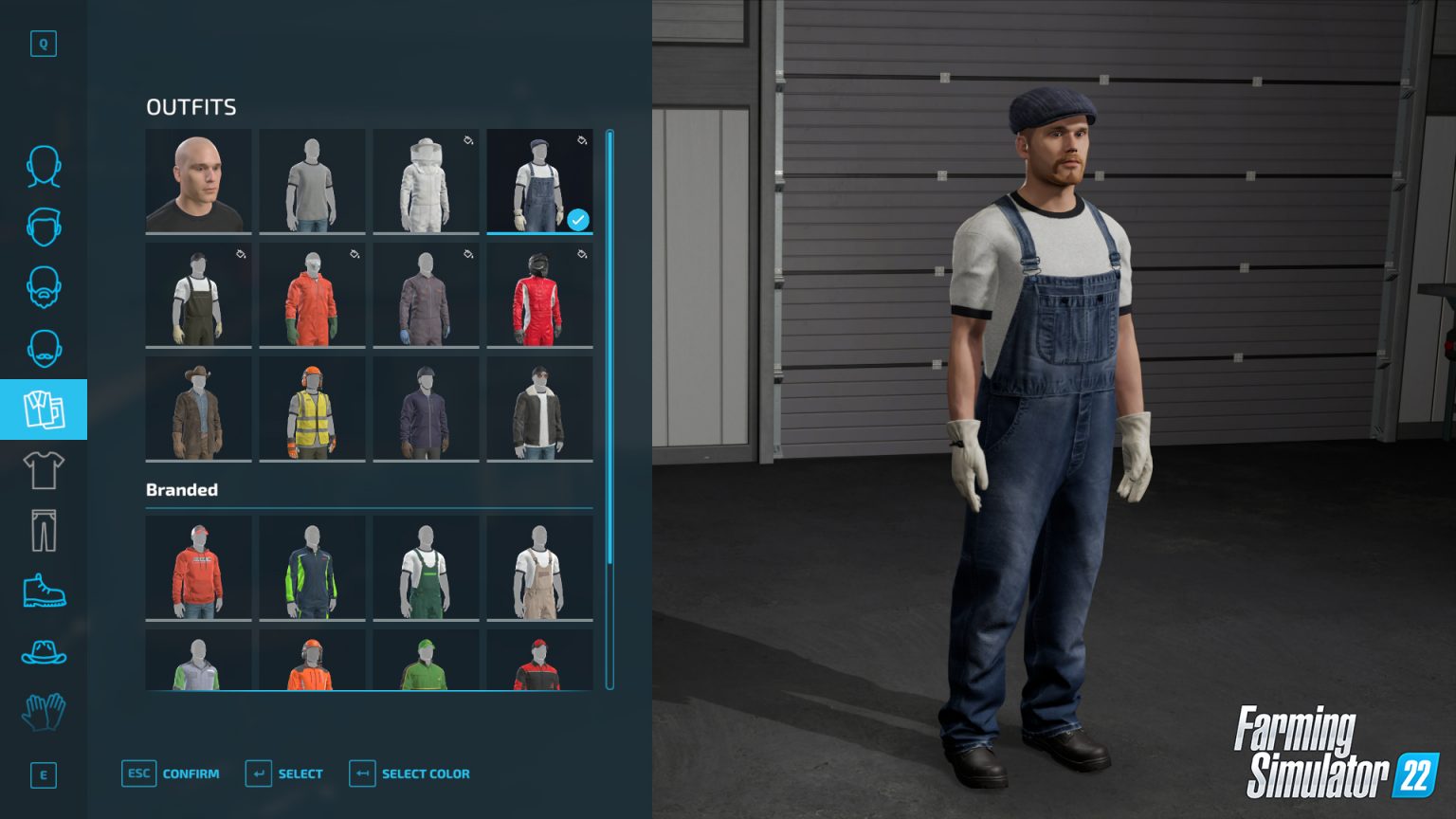Click CONFIRM next to the ESC key hint
This screenshot has height=819, width=1456.
[190, 773]
